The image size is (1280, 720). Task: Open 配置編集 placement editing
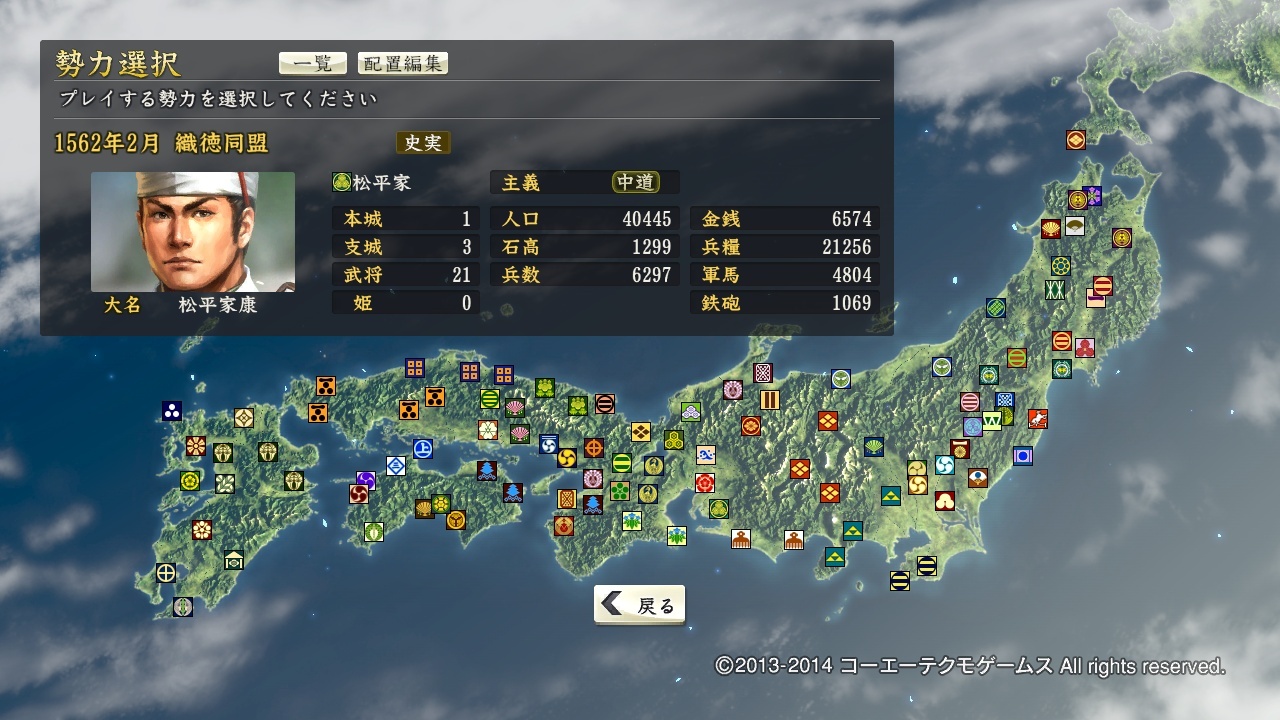[x=402, y=63]
